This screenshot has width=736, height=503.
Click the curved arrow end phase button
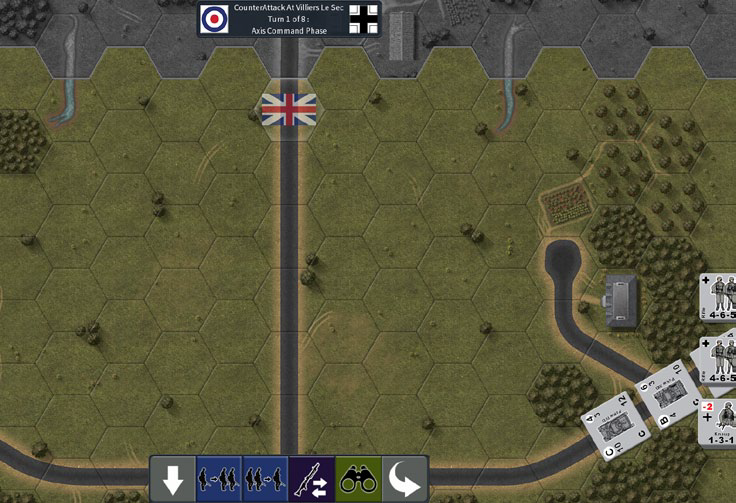coord(404,478)
